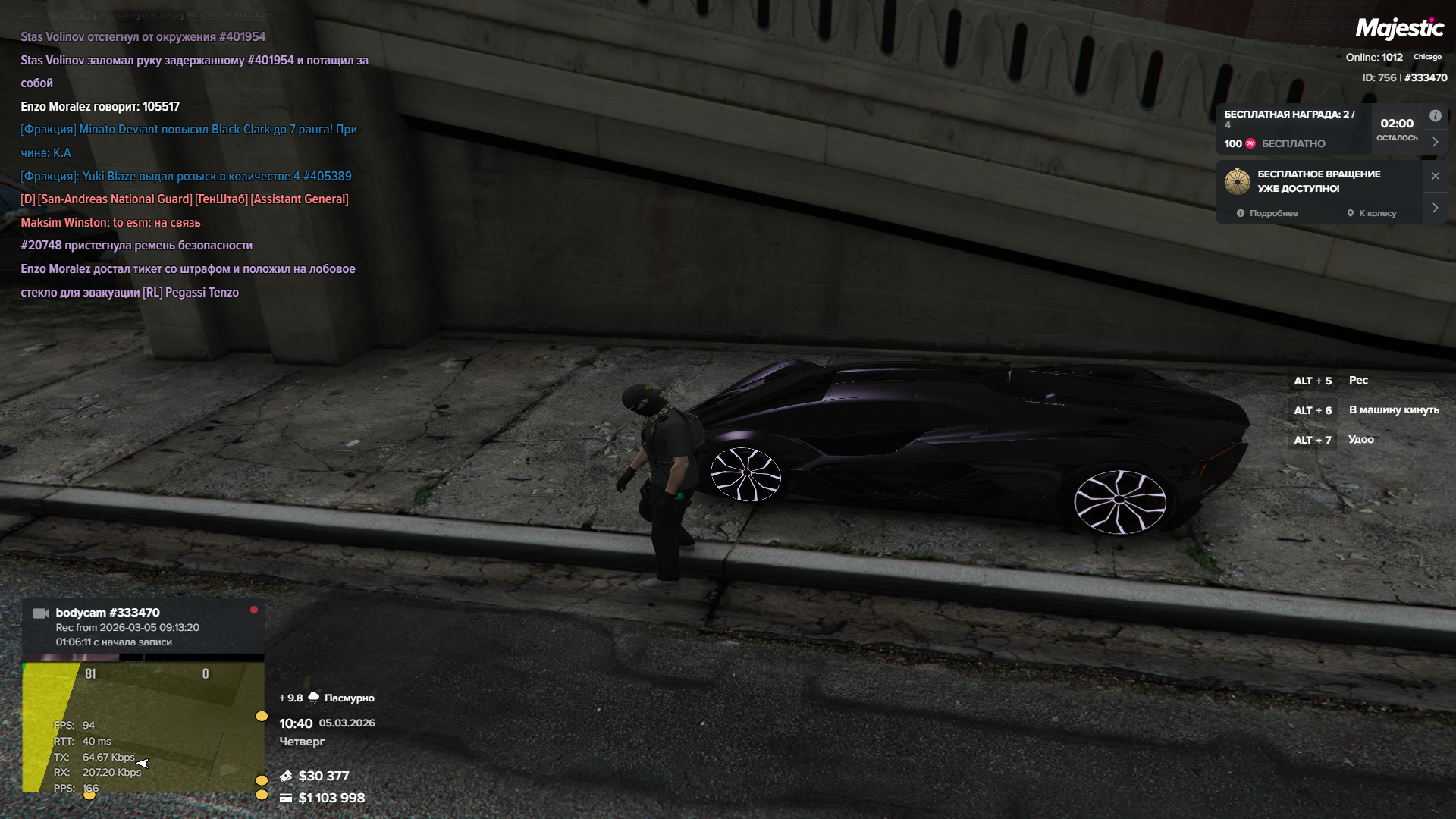Click the golden wheel icon
The width and height of the screenshot is (1456, 819).
[x=1238, y=181]
